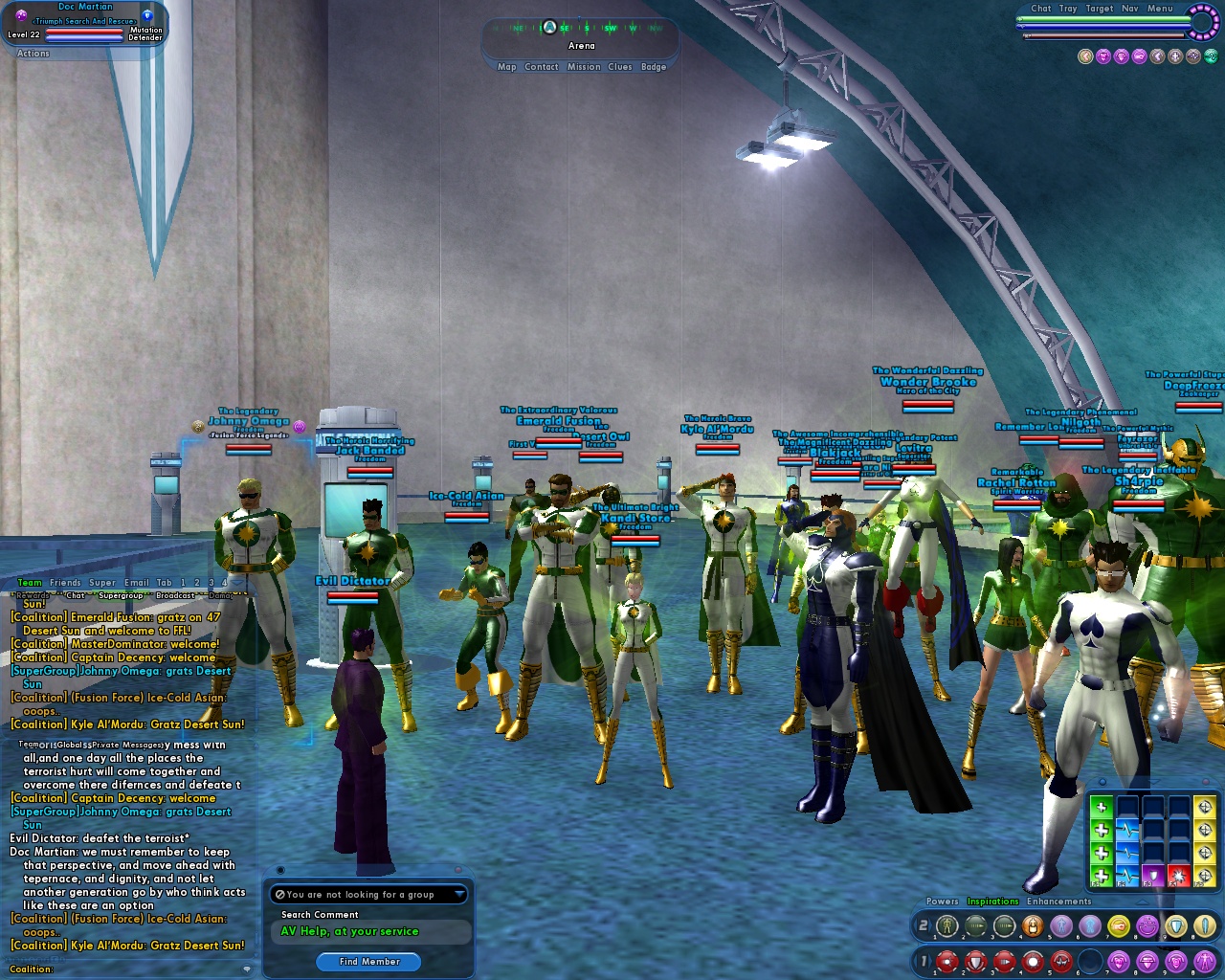Viewport: 1225px width, 980px height.
Task: Click the pink heart-shaped icon near the top-right bars
Action: (1102, 56)
